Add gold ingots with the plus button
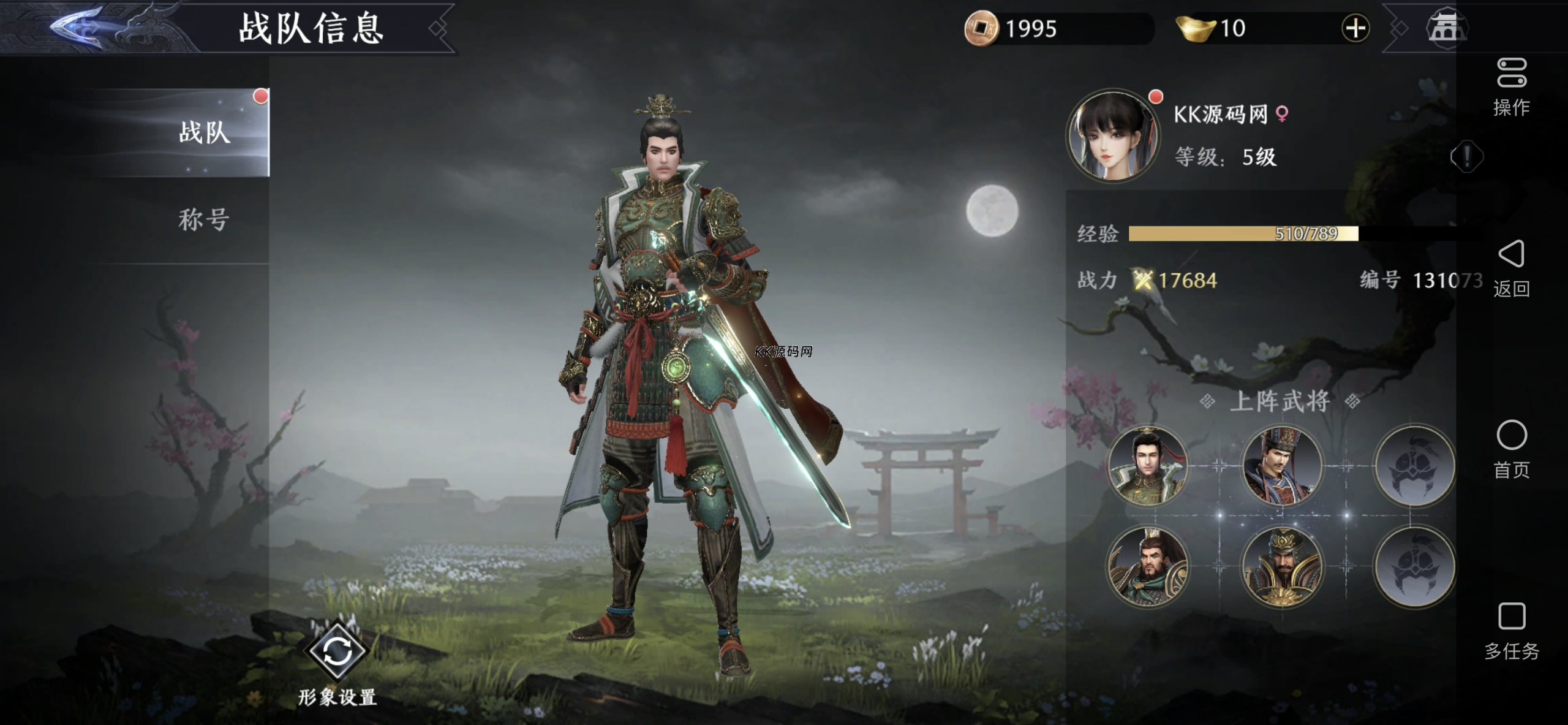 point(1355,28)
